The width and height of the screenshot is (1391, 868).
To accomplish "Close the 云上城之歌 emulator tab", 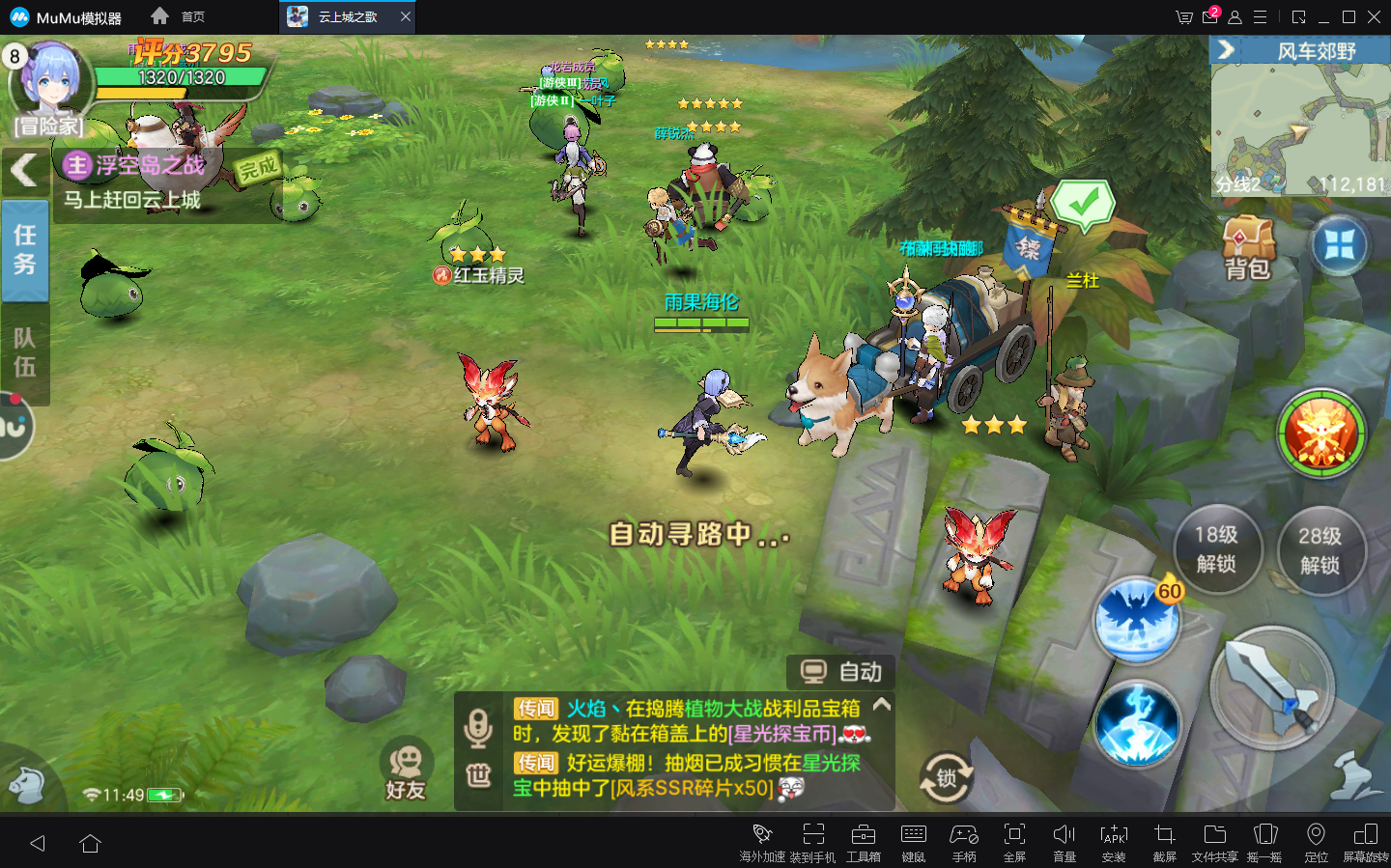I will coord(406,16).
